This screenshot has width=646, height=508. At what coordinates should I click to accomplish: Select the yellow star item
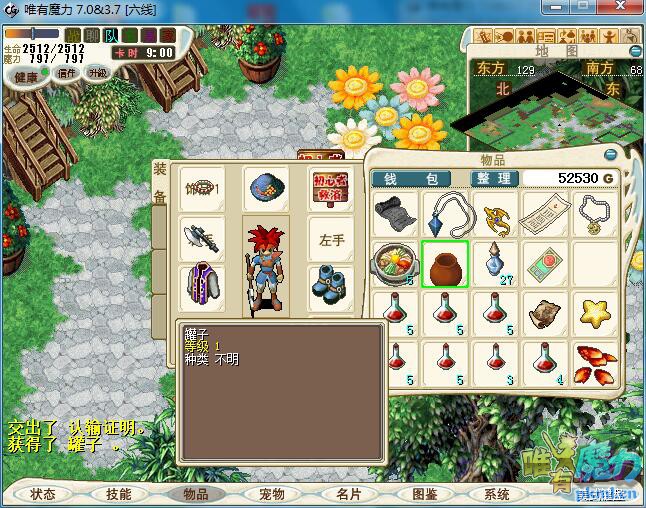596,313
